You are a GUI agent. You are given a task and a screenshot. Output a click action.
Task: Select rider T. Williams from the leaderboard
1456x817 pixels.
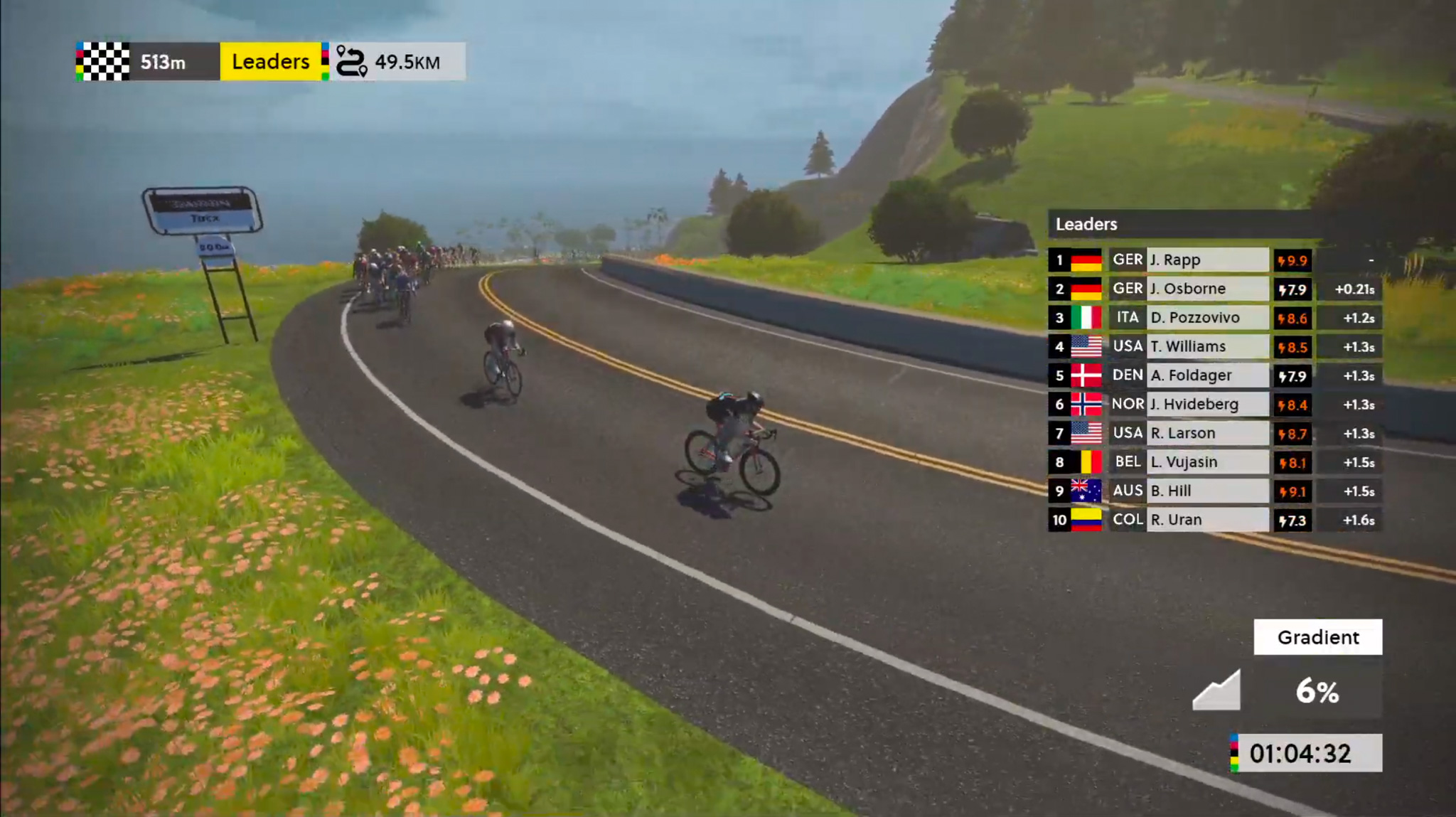tap(1207, 347)
